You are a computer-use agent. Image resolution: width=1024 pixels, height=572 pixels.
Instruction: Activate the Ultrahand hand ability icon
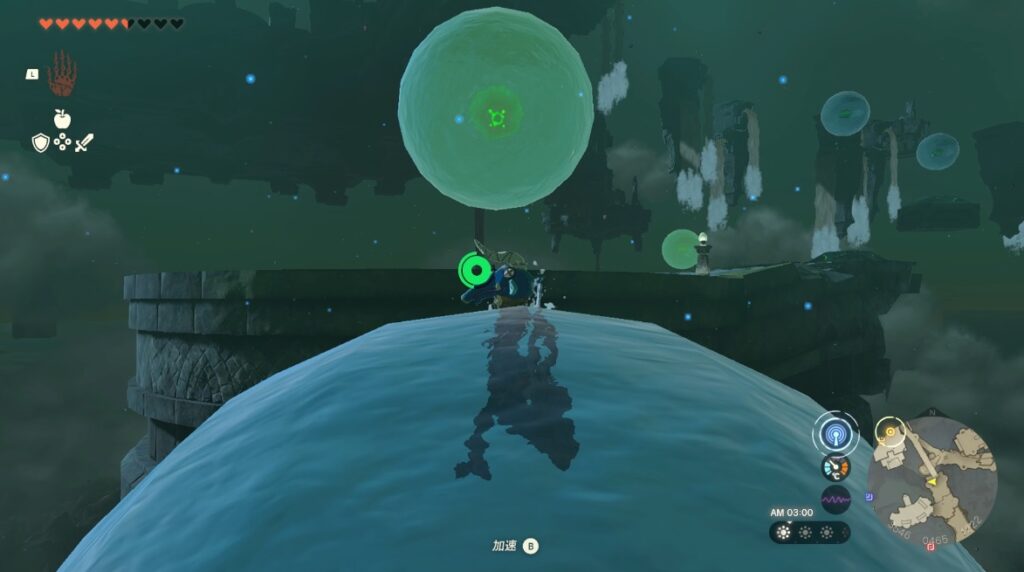click(x=62, y=73)
